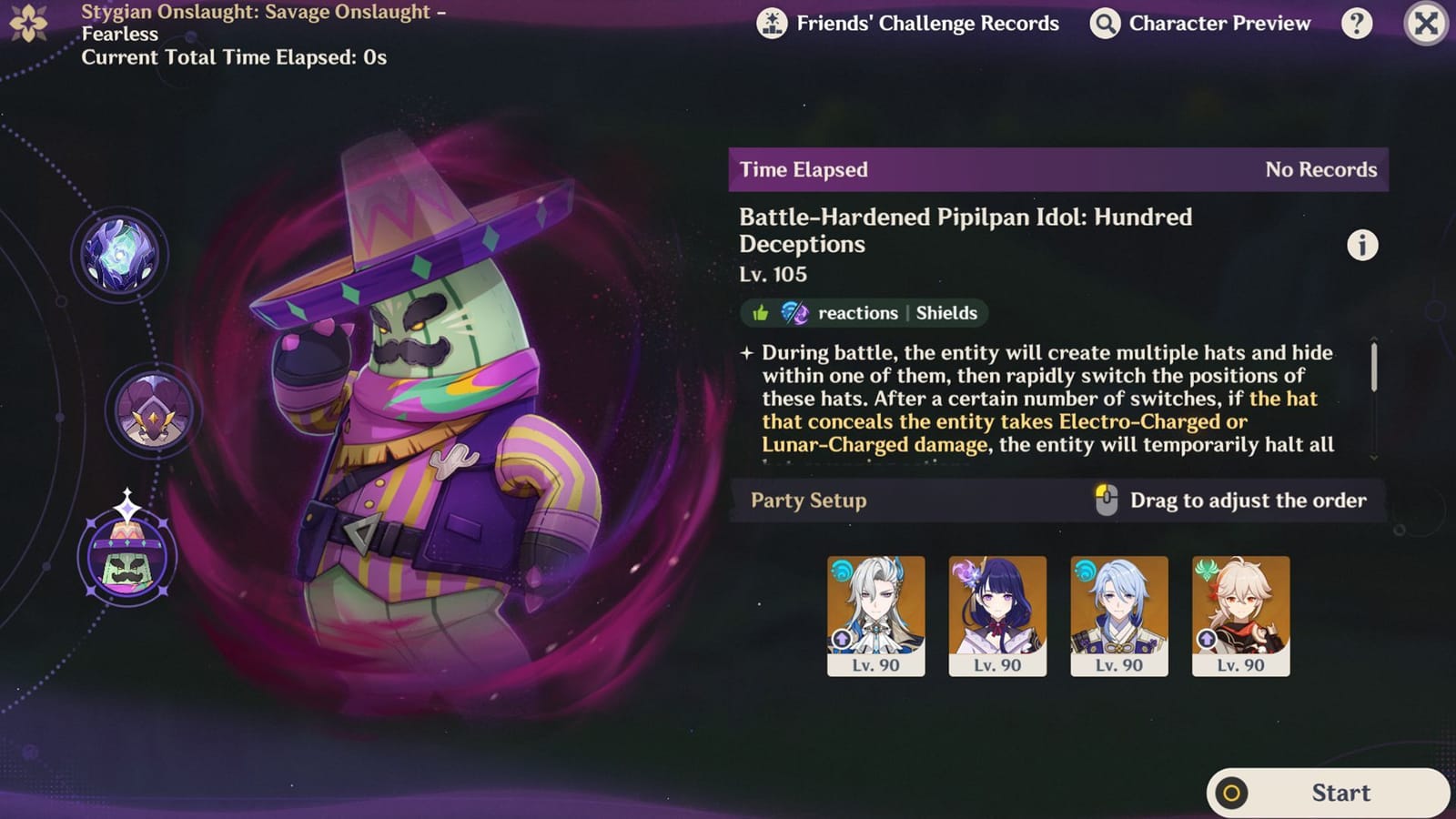Click the level-up arrow badge on Neuvillette's portrait
Image resolution: width=1456 pixels, height=819 pixels.
pyautogui.click(x=842, y=639)
